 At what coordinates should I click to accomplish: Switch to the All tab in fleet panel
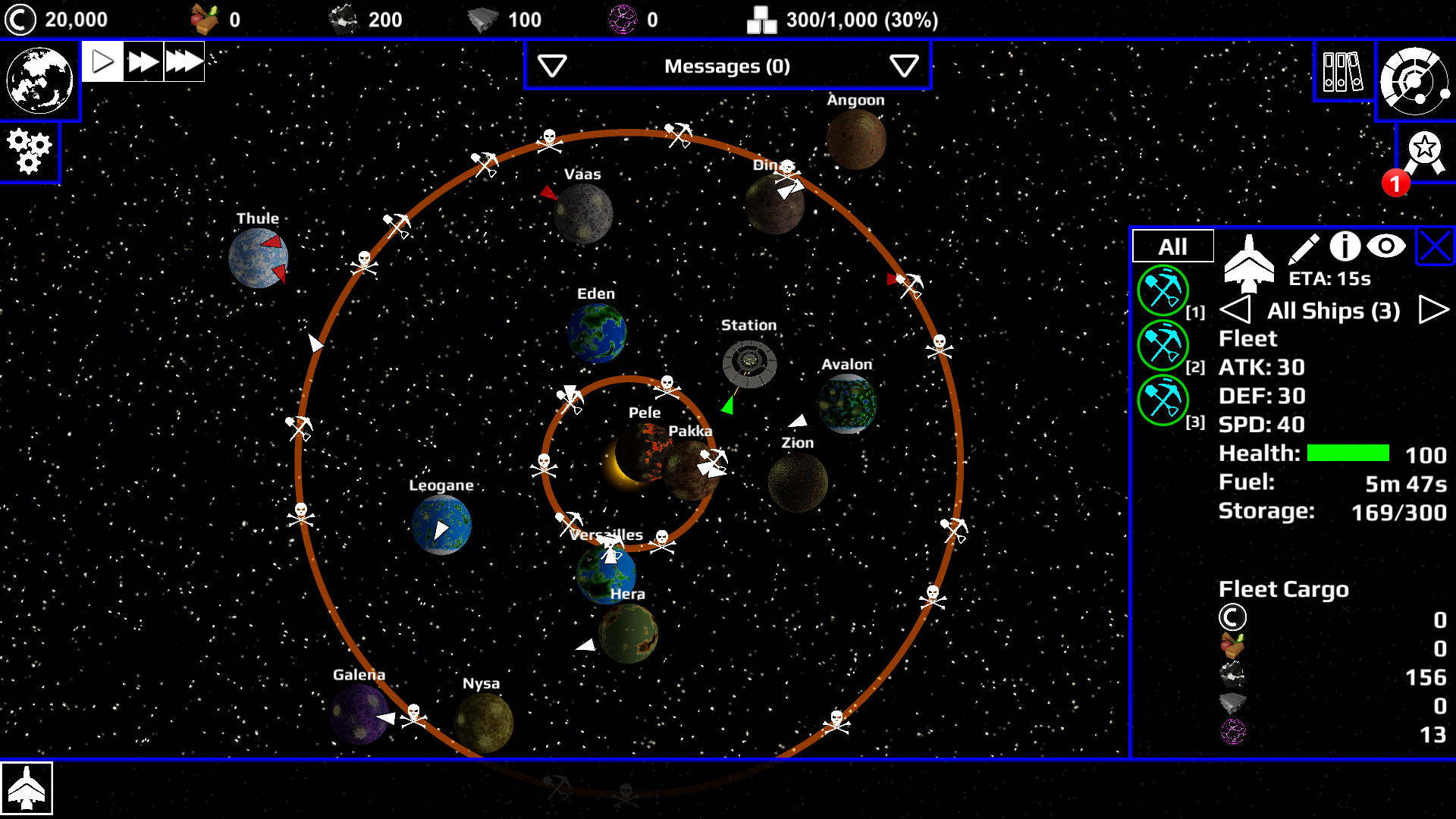click(1172, 246)
